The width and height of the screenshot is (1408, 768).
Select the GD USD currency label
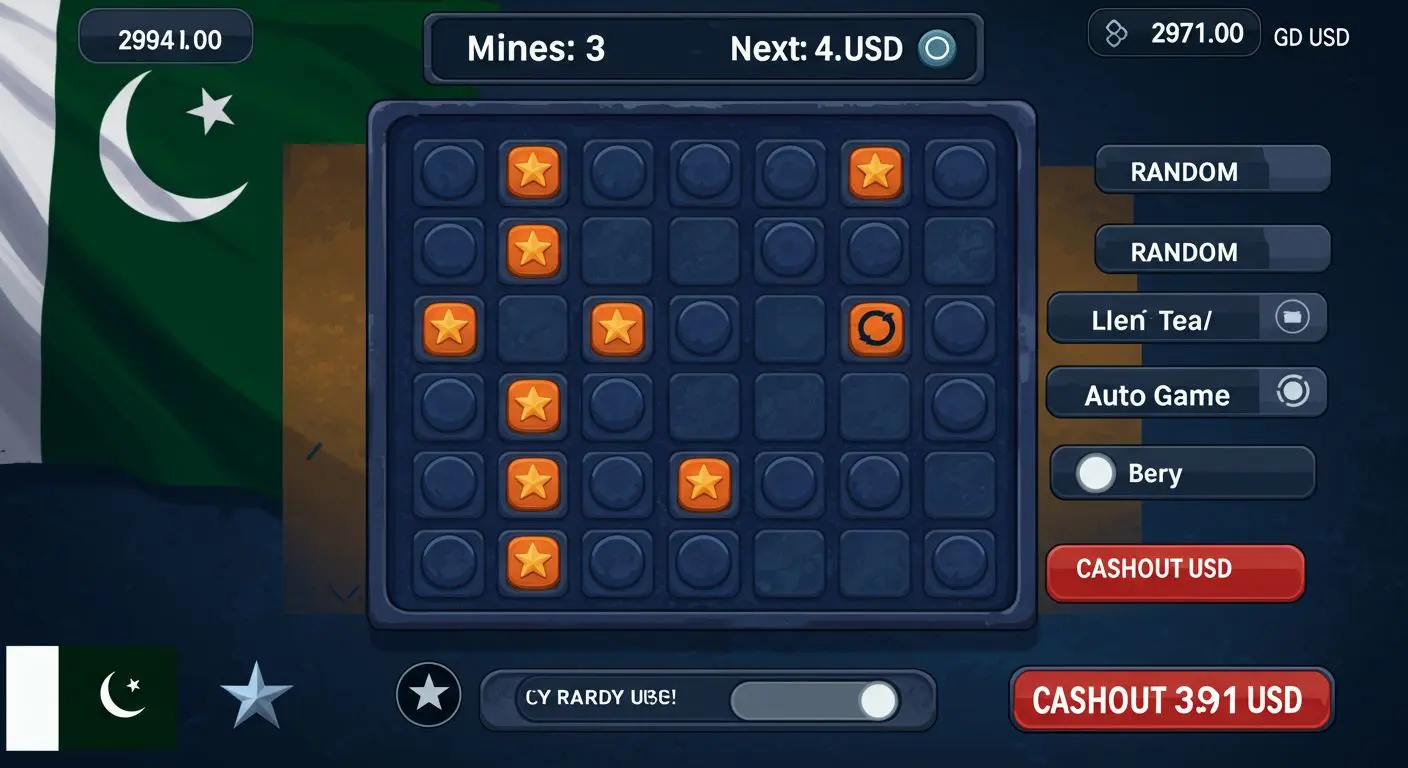coord(1312,37)
